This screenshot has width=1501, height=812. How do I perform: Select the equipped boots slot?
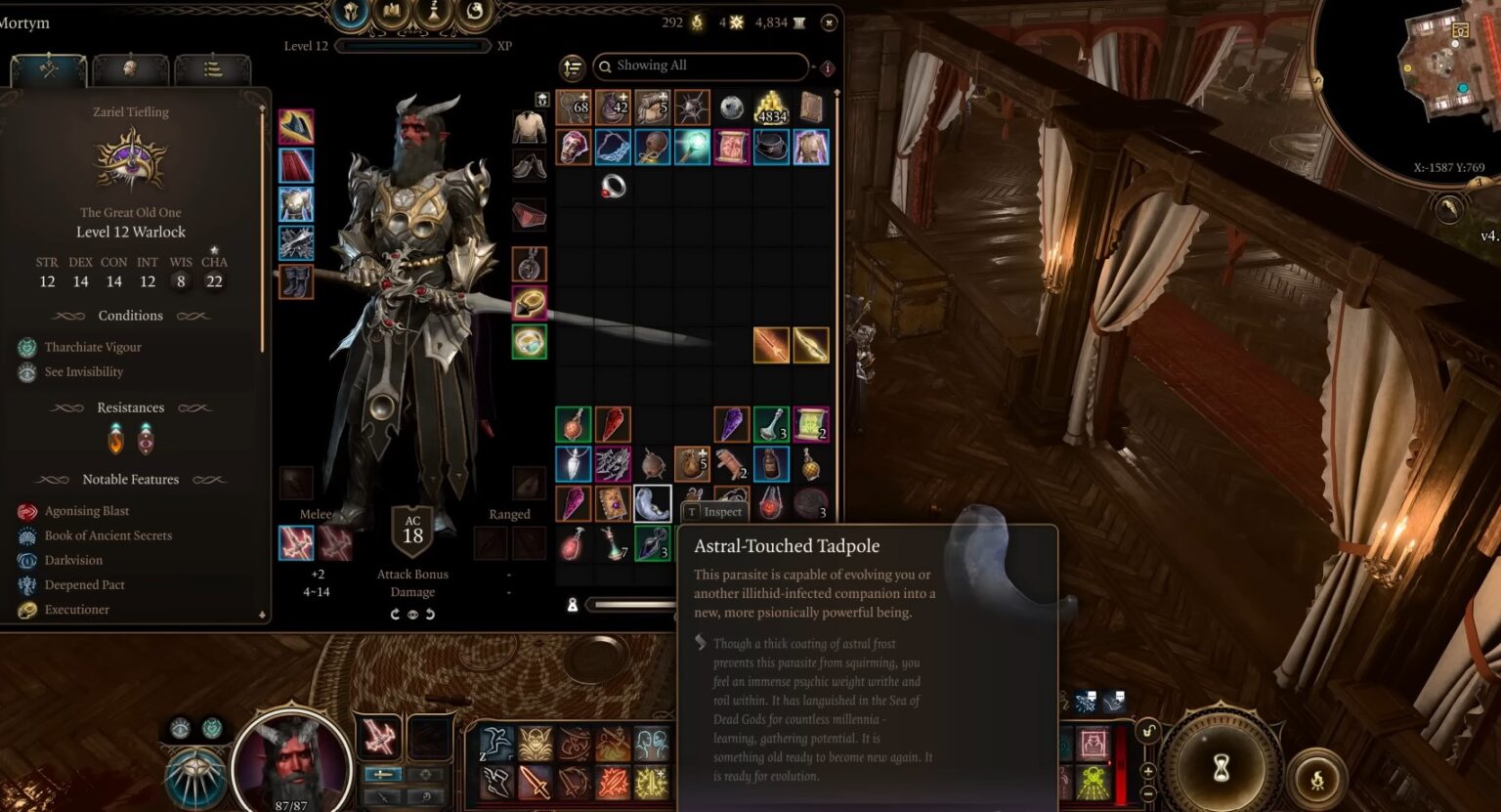point(296,282)
